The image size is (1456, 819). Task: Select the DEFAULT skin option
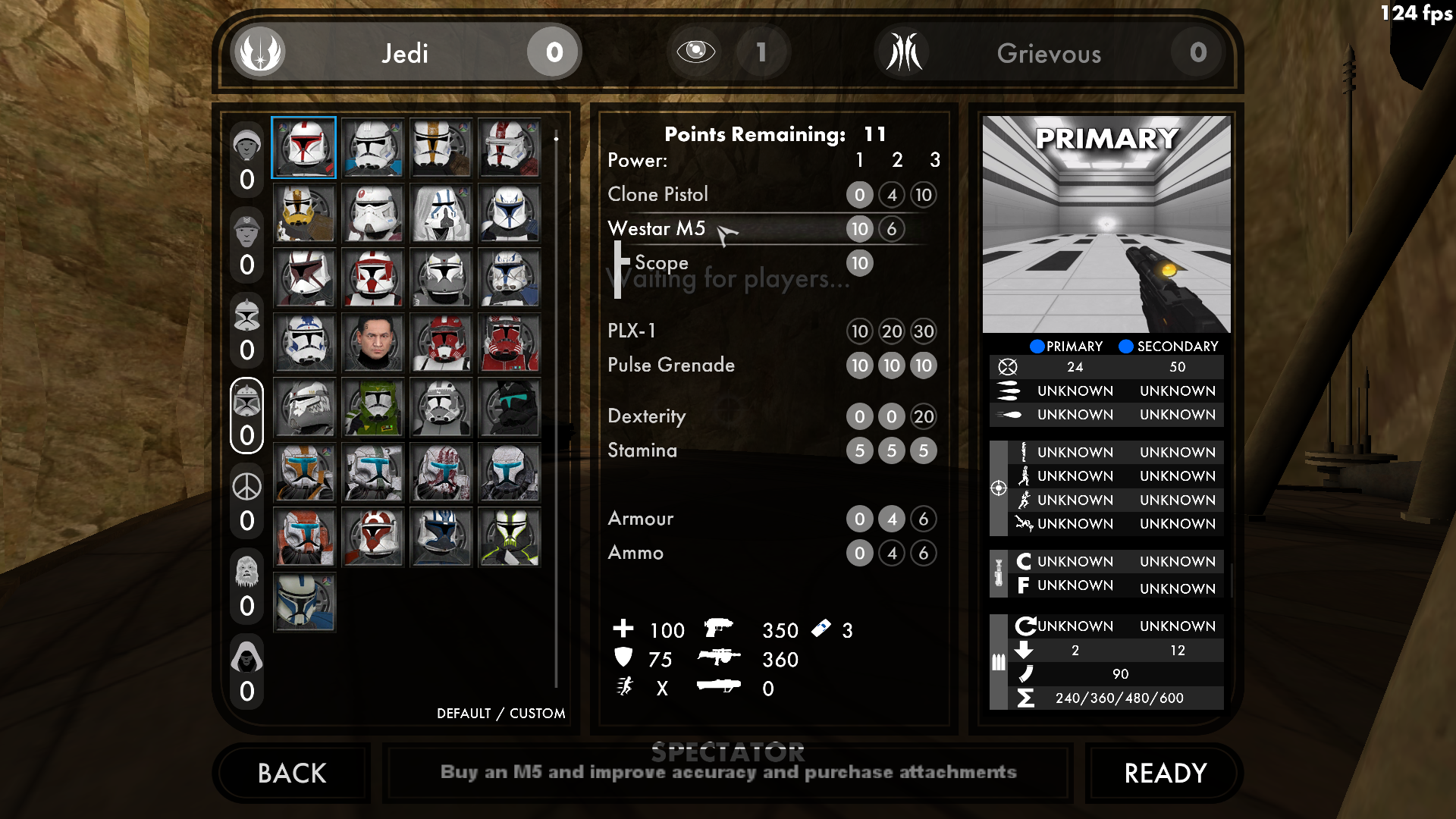[463, 713]
